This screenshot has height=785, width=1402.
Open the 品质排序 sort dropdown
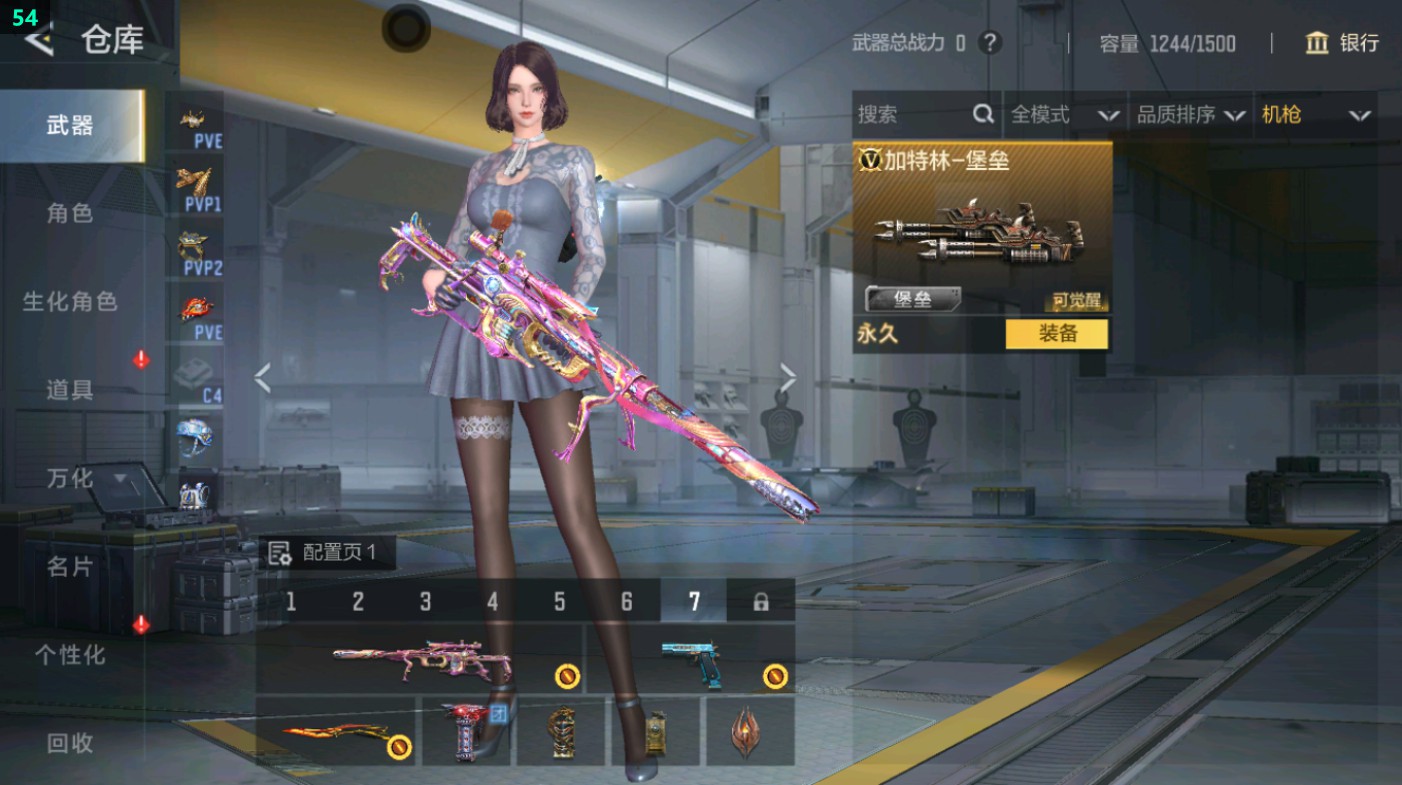1190,115
